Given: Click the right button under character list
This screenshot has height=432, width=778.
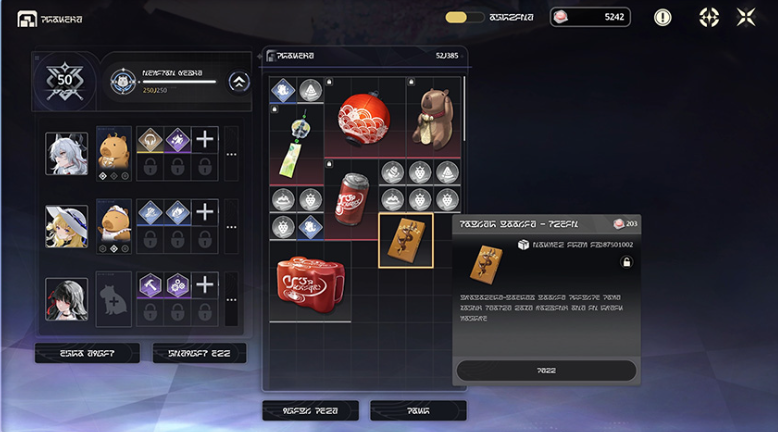Looking at the screenshot, I should pyautogui.click(x=199, y=352).
